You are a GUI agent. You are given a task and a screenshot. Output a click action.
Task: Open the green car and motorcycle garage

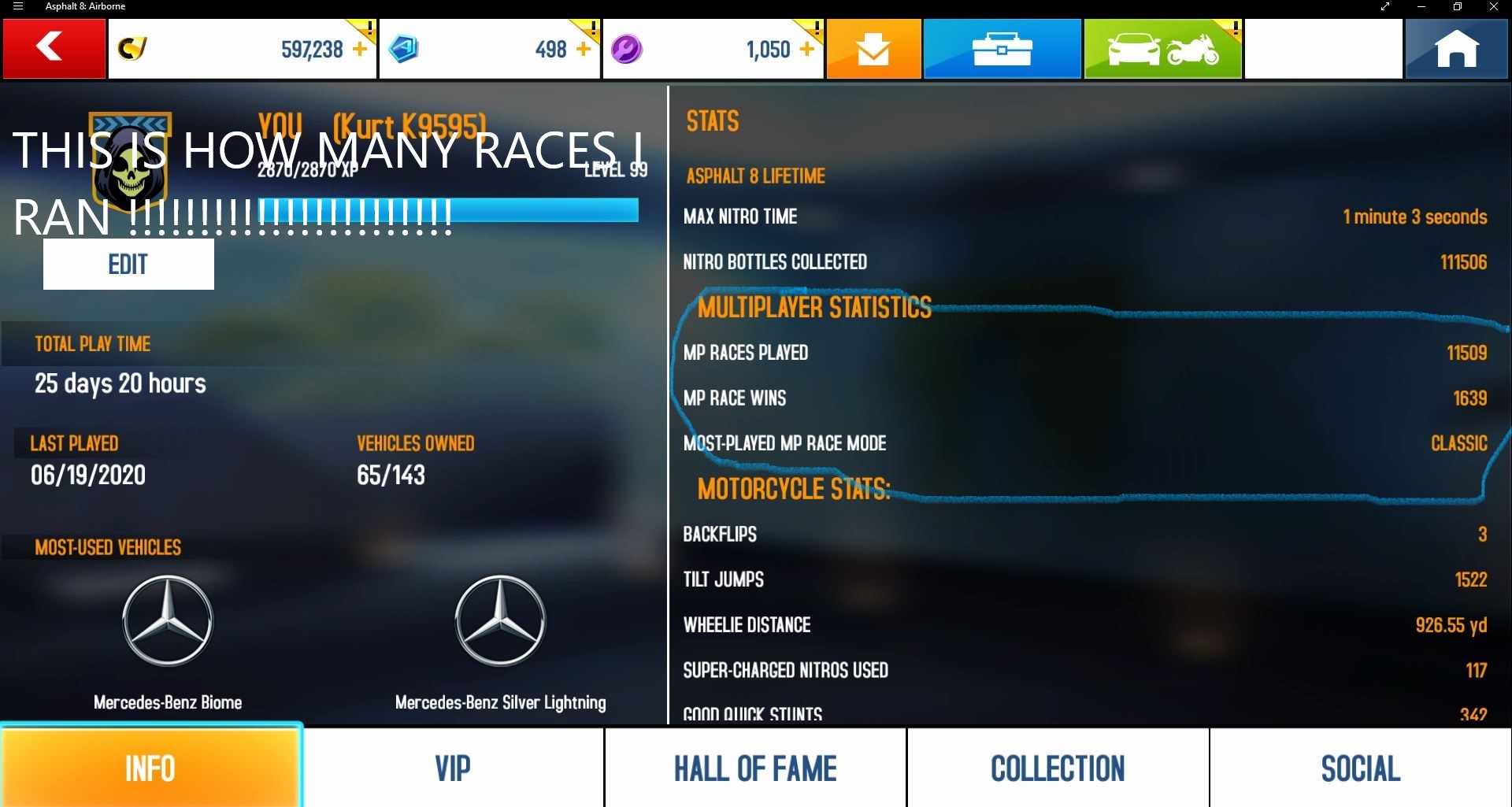coord(1162,49)
